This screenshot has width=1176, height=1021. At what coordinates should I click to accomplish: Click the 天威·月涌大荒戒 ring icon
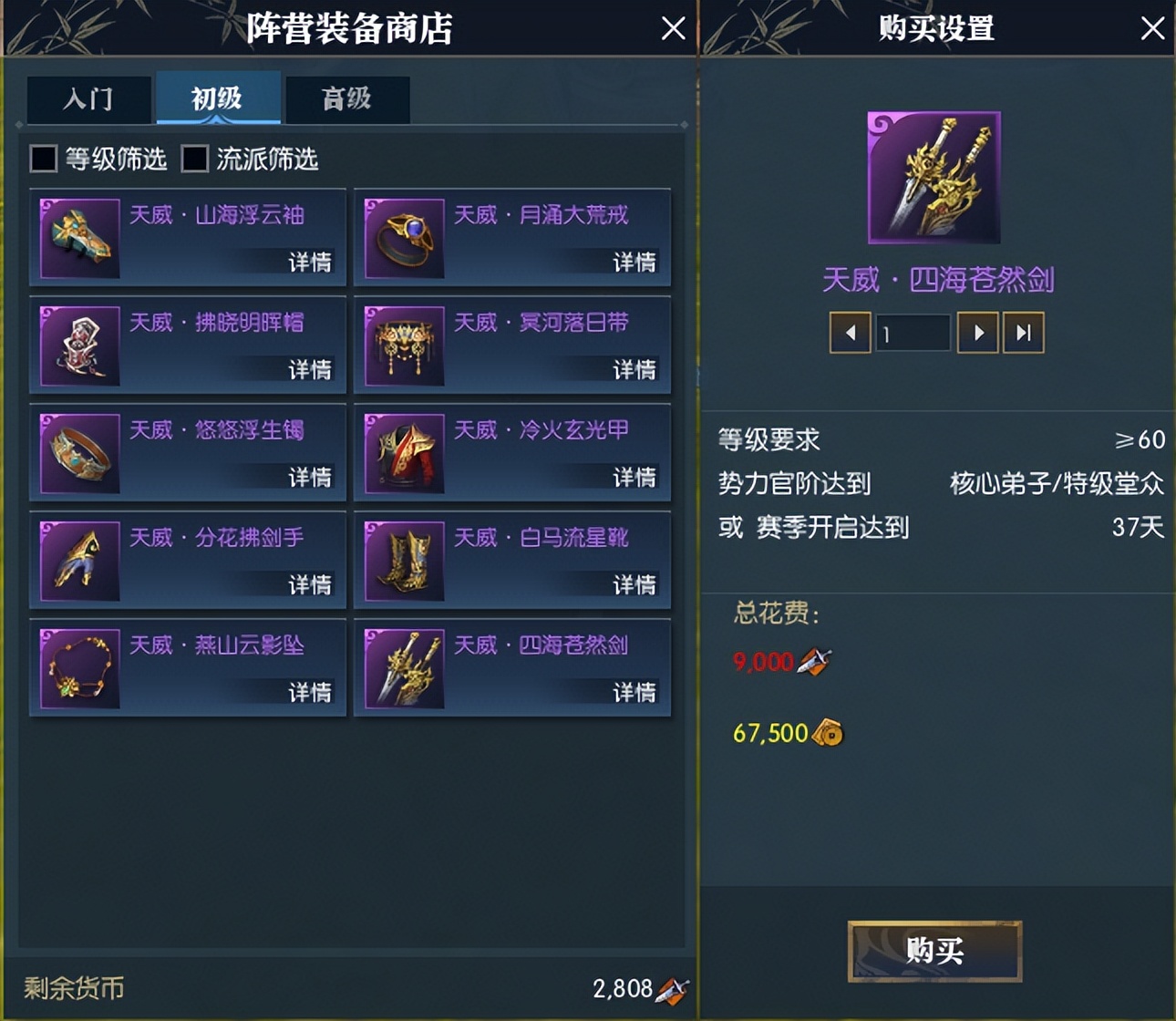pos(405,238)
